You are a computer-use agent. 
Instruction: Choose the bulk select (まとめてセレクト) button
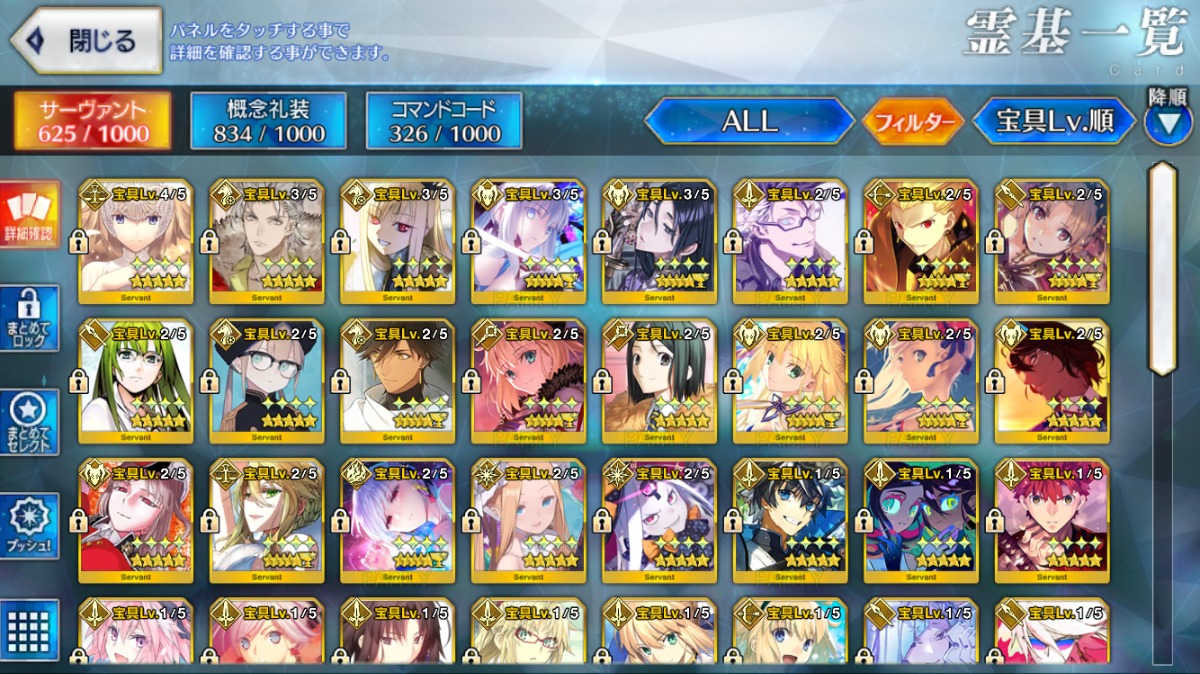tap(30, 423)
